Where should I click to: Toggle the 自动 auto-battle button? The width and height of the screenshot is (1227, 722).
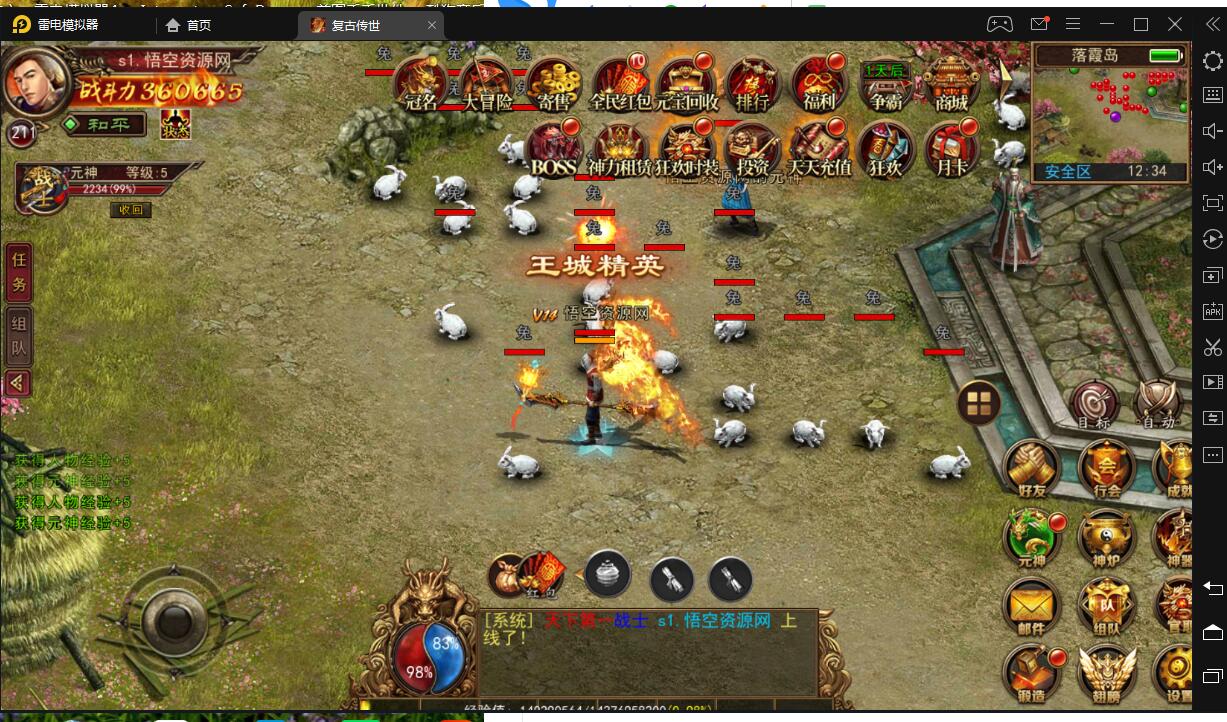1159,404
